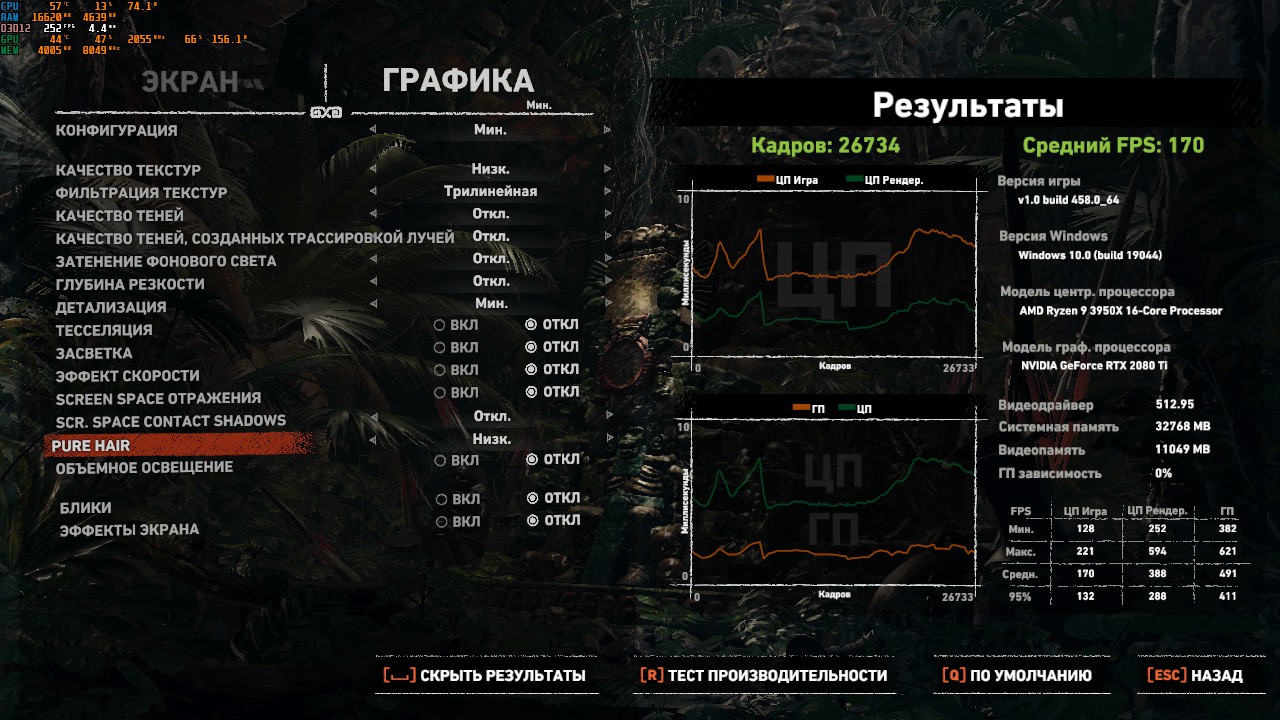The width and height of the screenshot is (1280, 720).
Task: Raise КАЧЕСТВО ТЕНЕЙ using right arrow
Action: 607,214
